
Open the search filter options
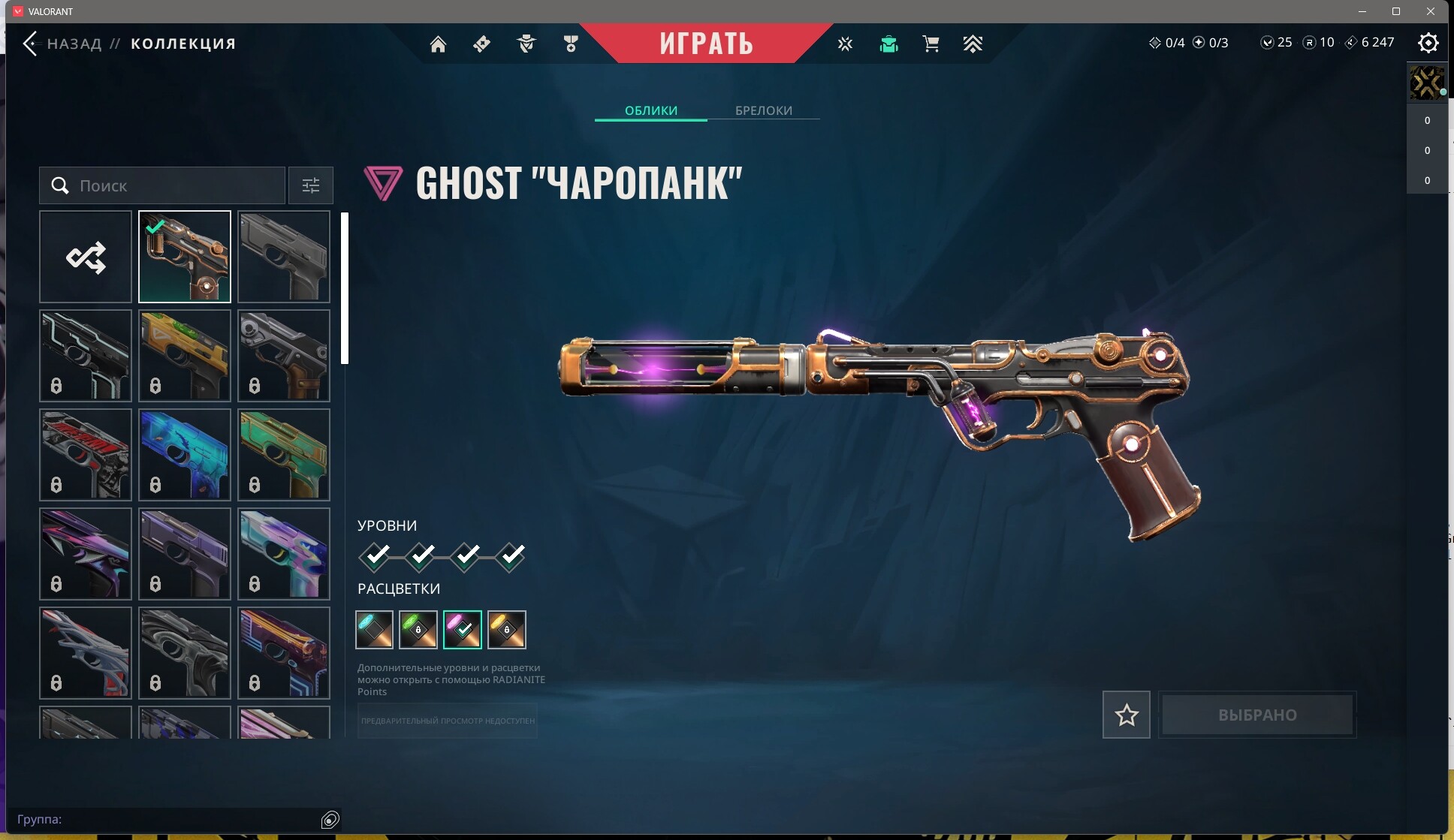(310, 185)
